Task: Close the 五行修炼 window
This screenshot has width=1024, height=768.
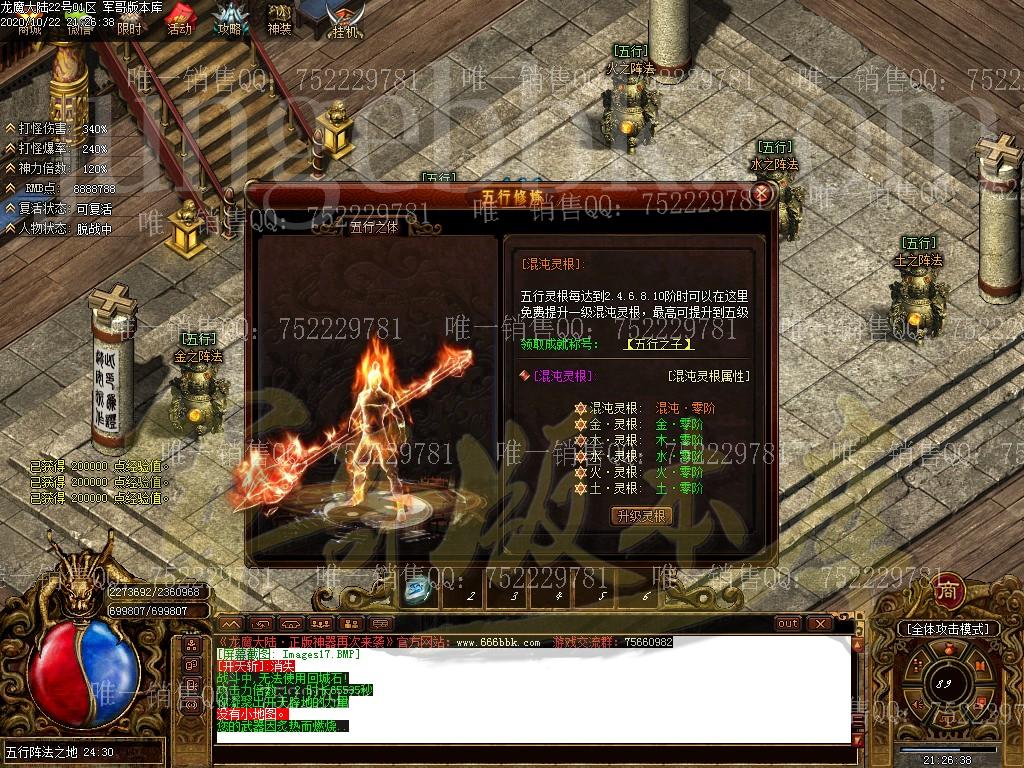Action: (x=762, y=193)
